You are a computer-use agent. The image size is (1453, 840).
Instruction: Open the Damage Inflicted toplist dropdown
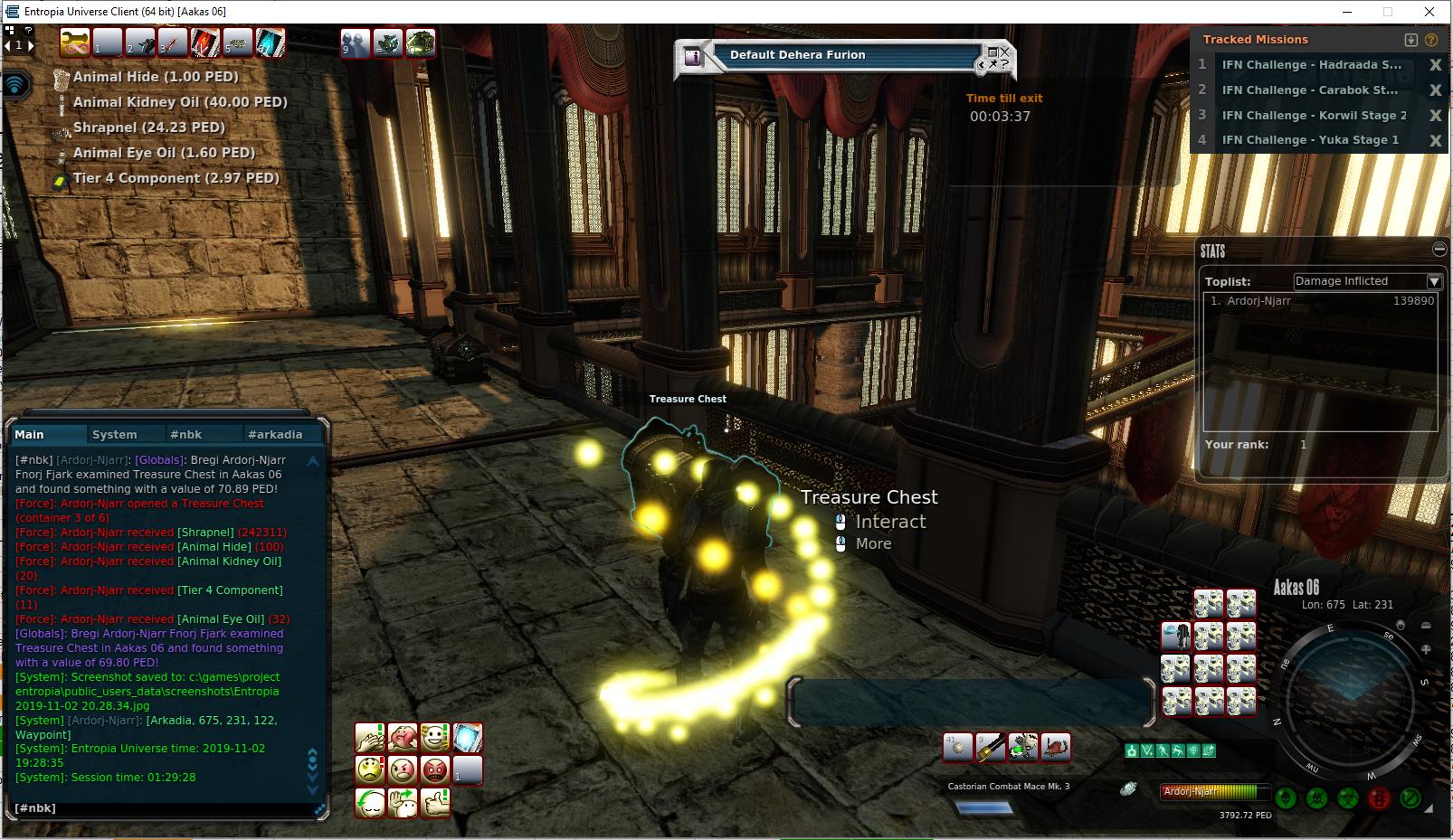(1434, 281)
